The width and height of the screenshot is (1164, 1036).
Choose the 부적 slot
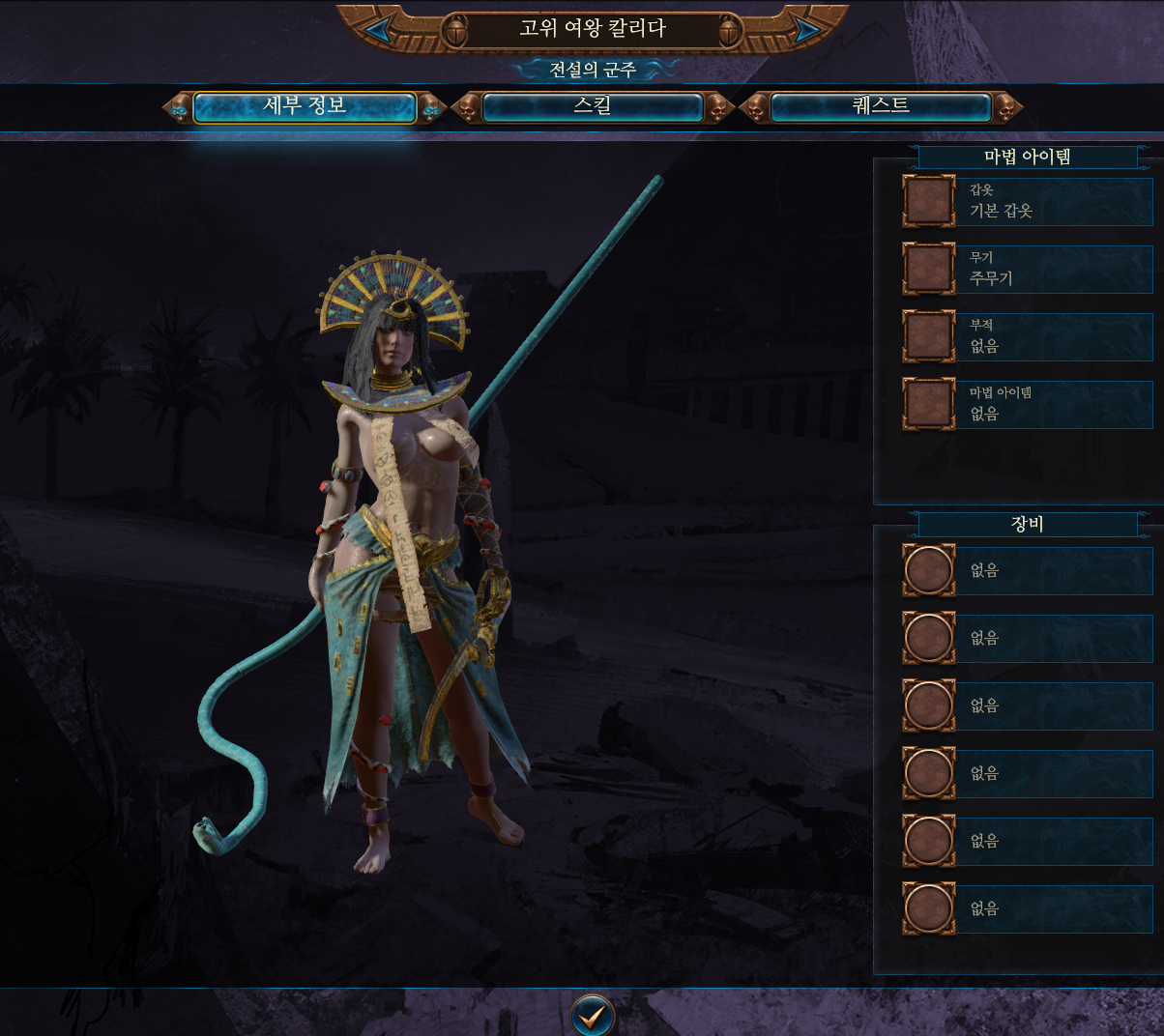[929, 336]
